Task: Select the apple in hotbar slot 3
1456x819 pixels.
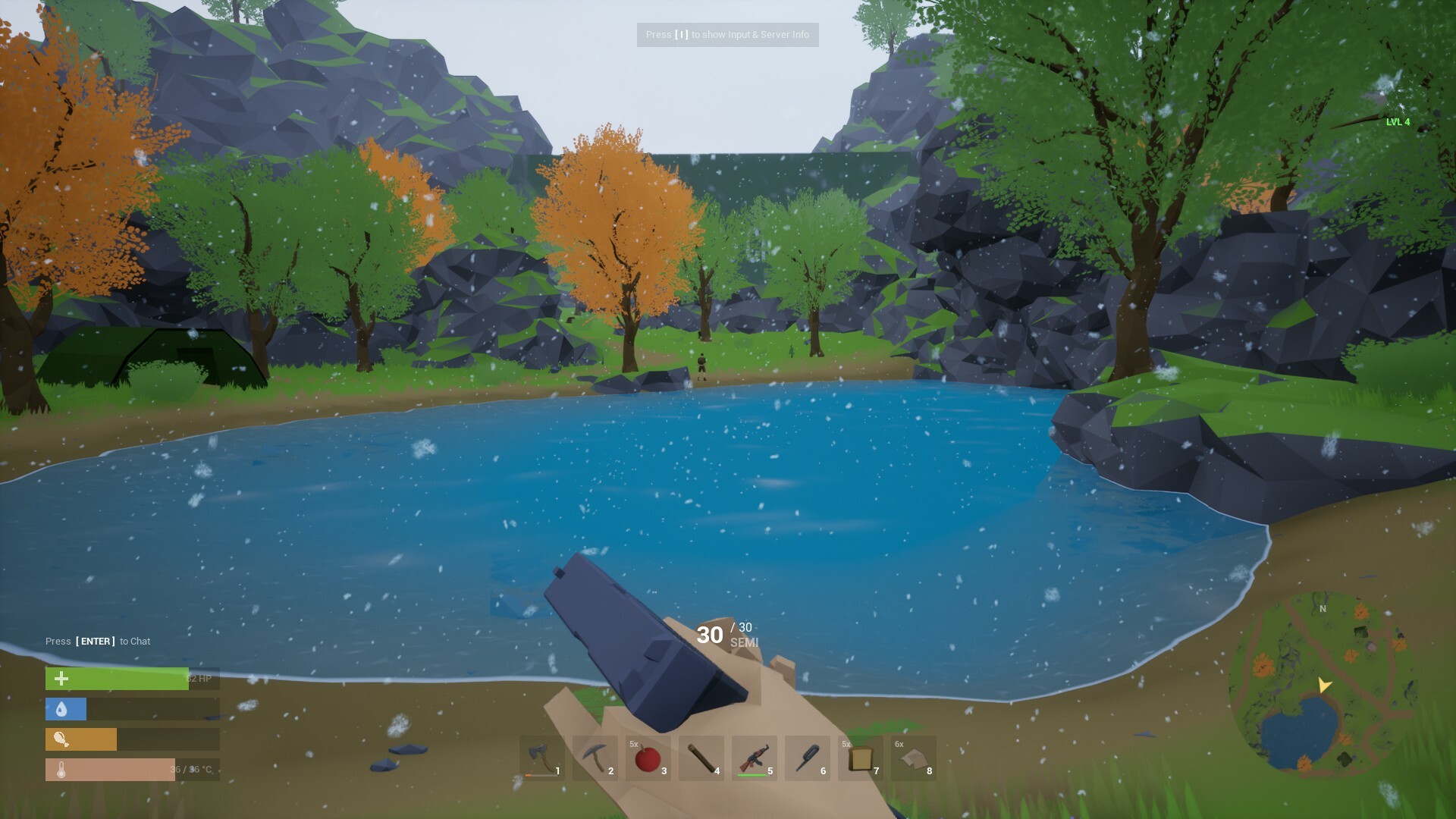Action: click(x=648, y=758)
